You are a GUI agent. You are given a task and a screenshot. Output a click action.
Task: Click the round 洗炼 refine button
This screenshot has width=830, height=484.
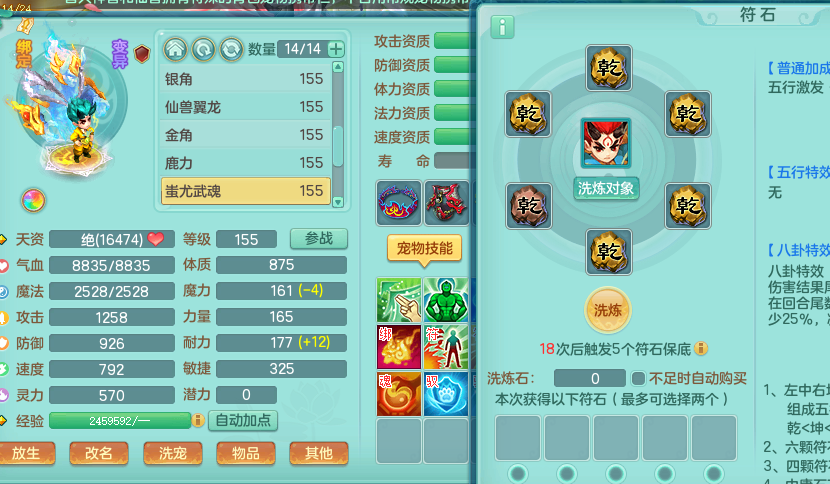[x=608, y=309]
